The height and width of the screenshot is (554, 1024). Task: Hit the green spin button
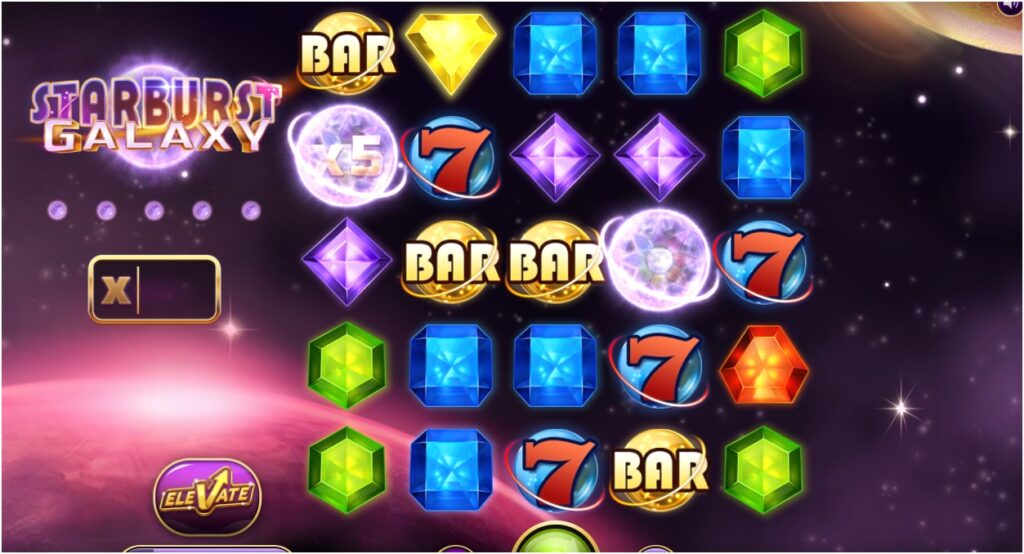point(555,541)
